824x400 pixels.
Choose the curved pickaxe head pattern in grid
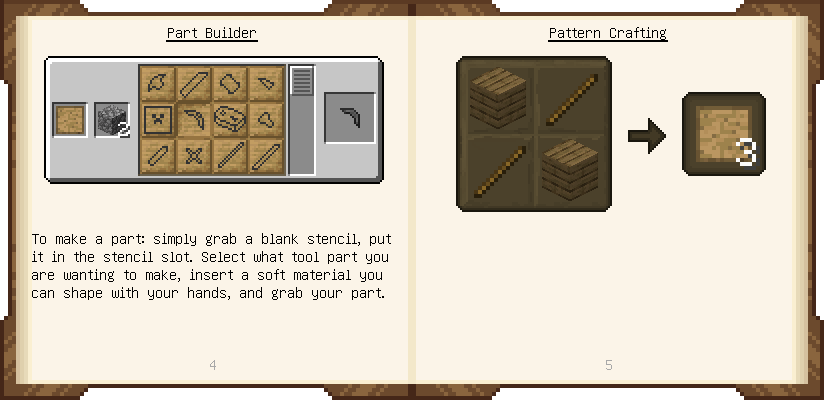(x=193, y=119)
